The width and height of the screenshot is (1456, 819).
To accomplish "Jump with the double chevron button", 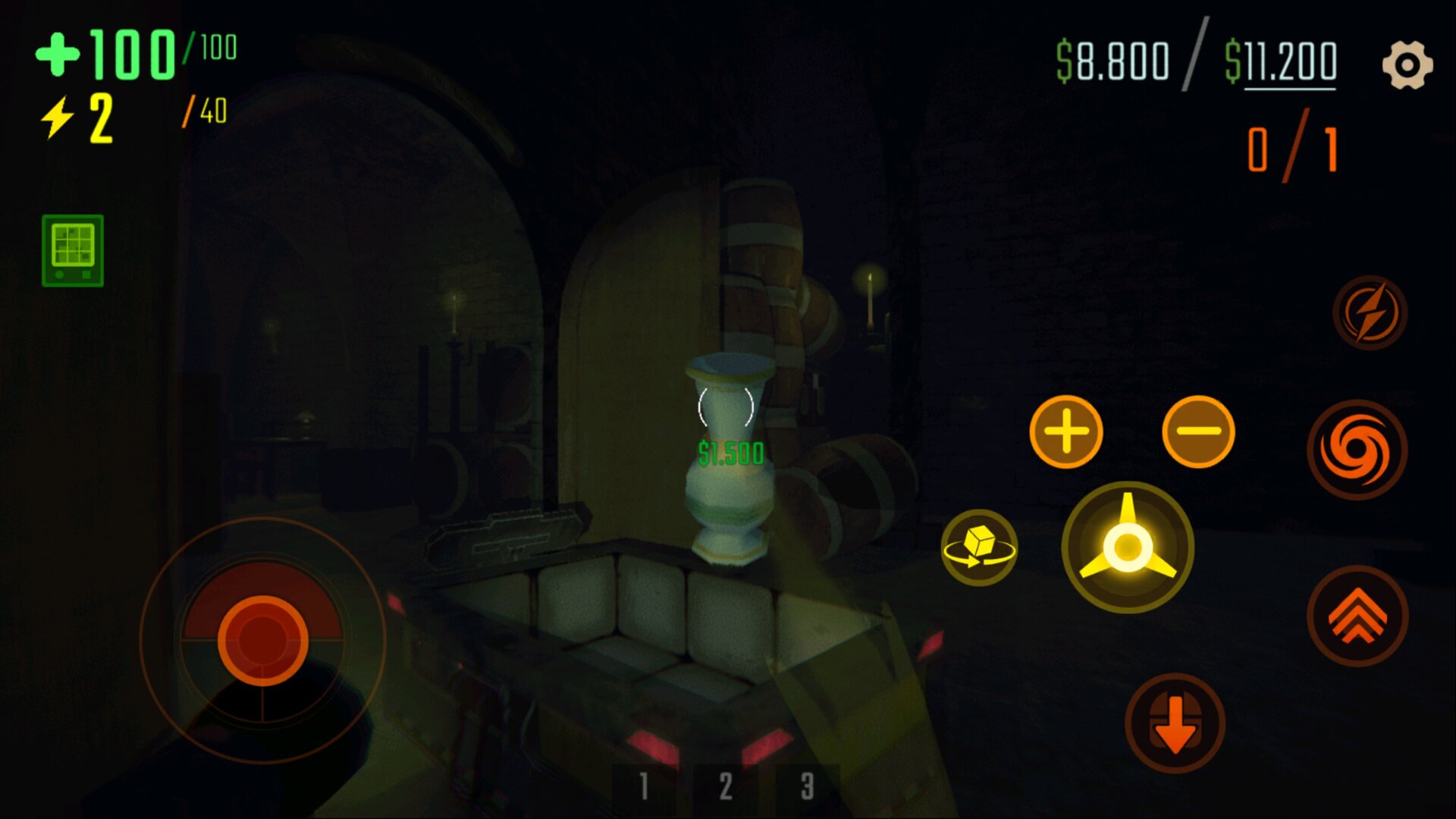I will click(1357, 616).
